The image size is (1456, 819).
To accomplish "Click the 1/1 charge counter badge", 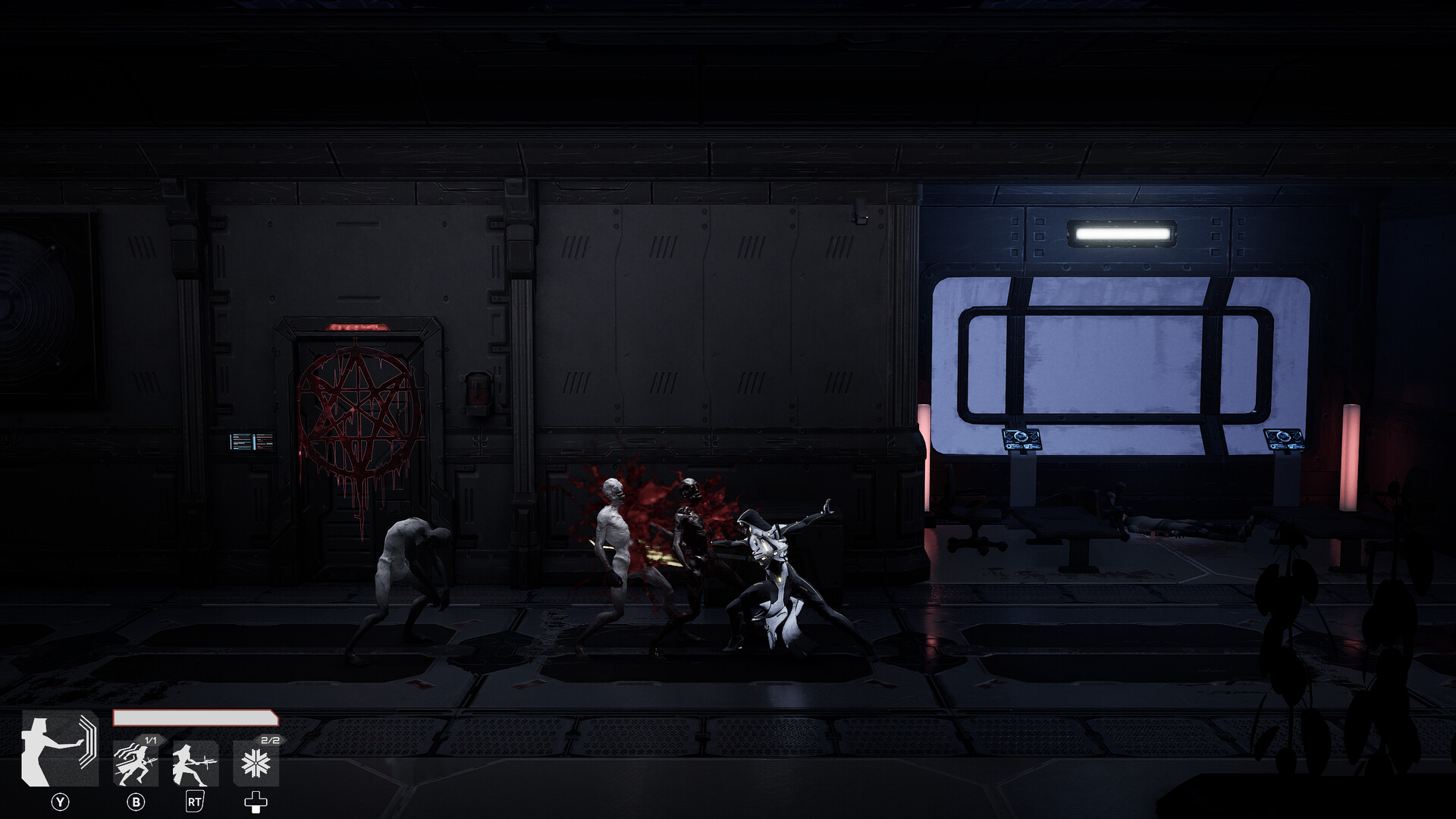I will click(x=150, y=740).
